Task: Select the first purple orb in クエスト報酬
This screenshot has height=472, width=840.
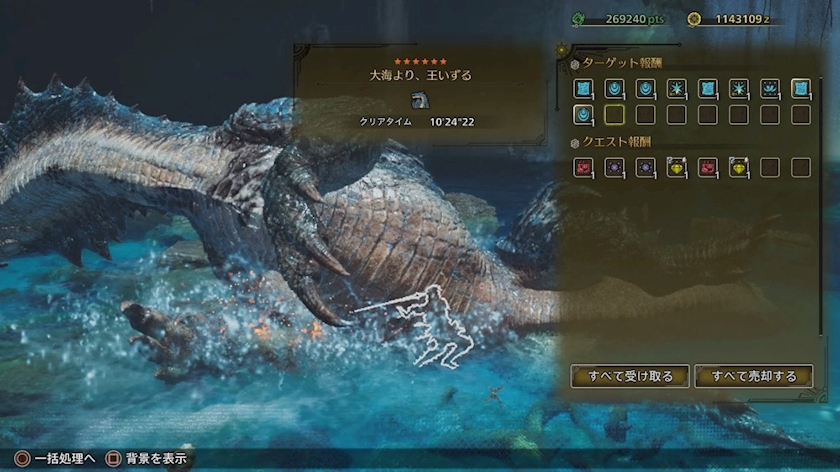Action: pos(614,167)
